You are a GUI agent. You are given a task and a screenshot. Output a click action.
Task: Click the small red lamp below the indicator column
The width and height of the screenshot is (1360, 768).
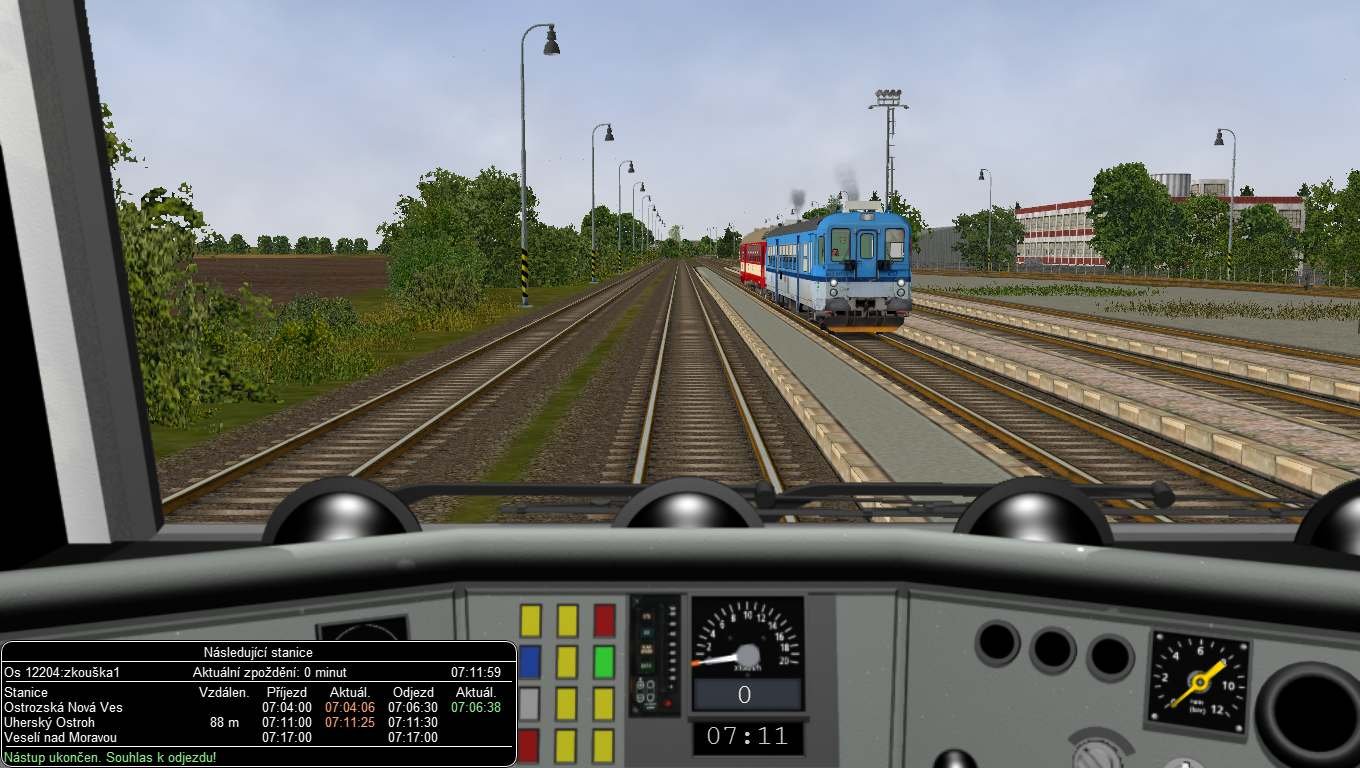coord(667,703)
